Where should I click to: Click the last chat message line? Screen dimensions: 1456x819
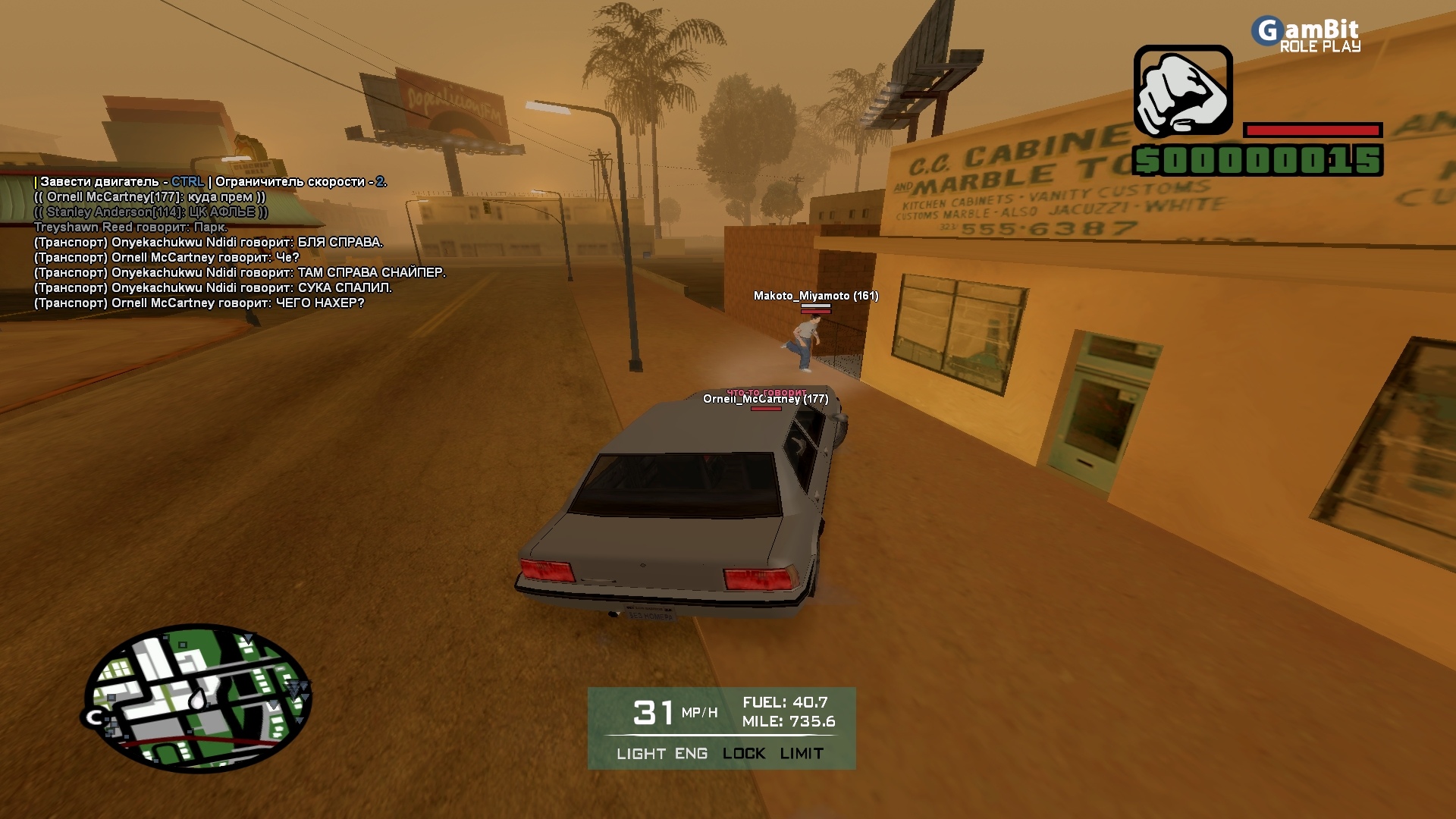click(x=199, y=303)
